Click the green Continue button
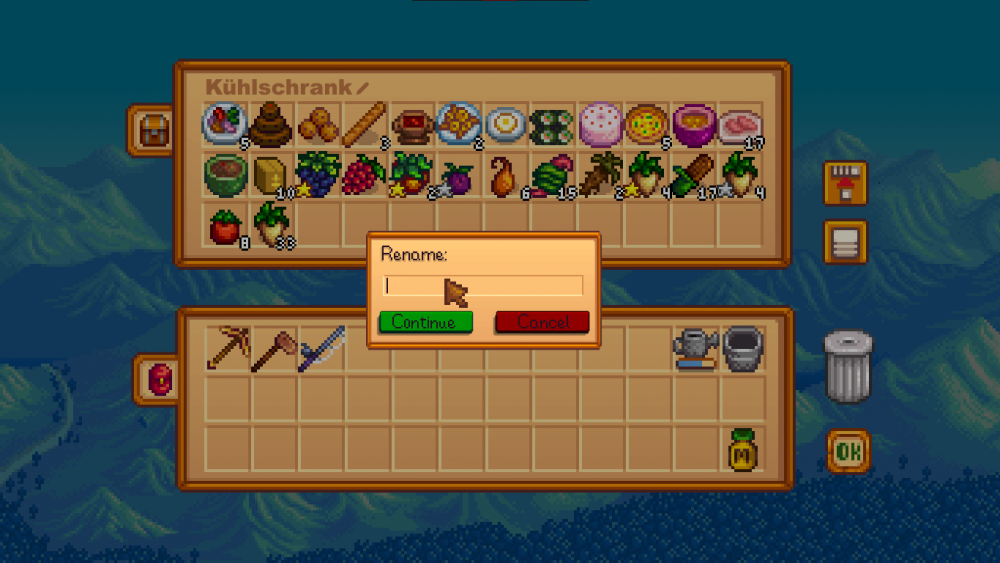The width and height of the screenshot is (1000, 563). coord(425,322)
